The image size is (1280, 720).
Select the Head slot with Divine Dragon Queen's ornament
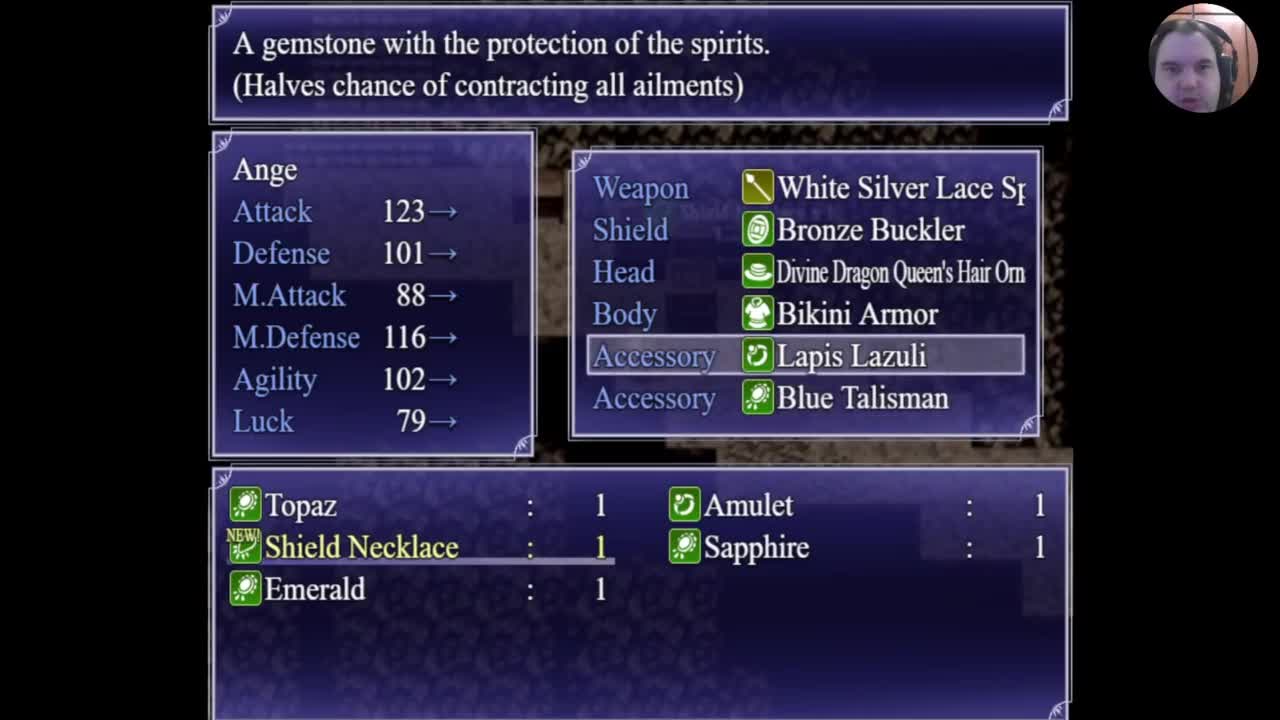(x=806, y=272)
